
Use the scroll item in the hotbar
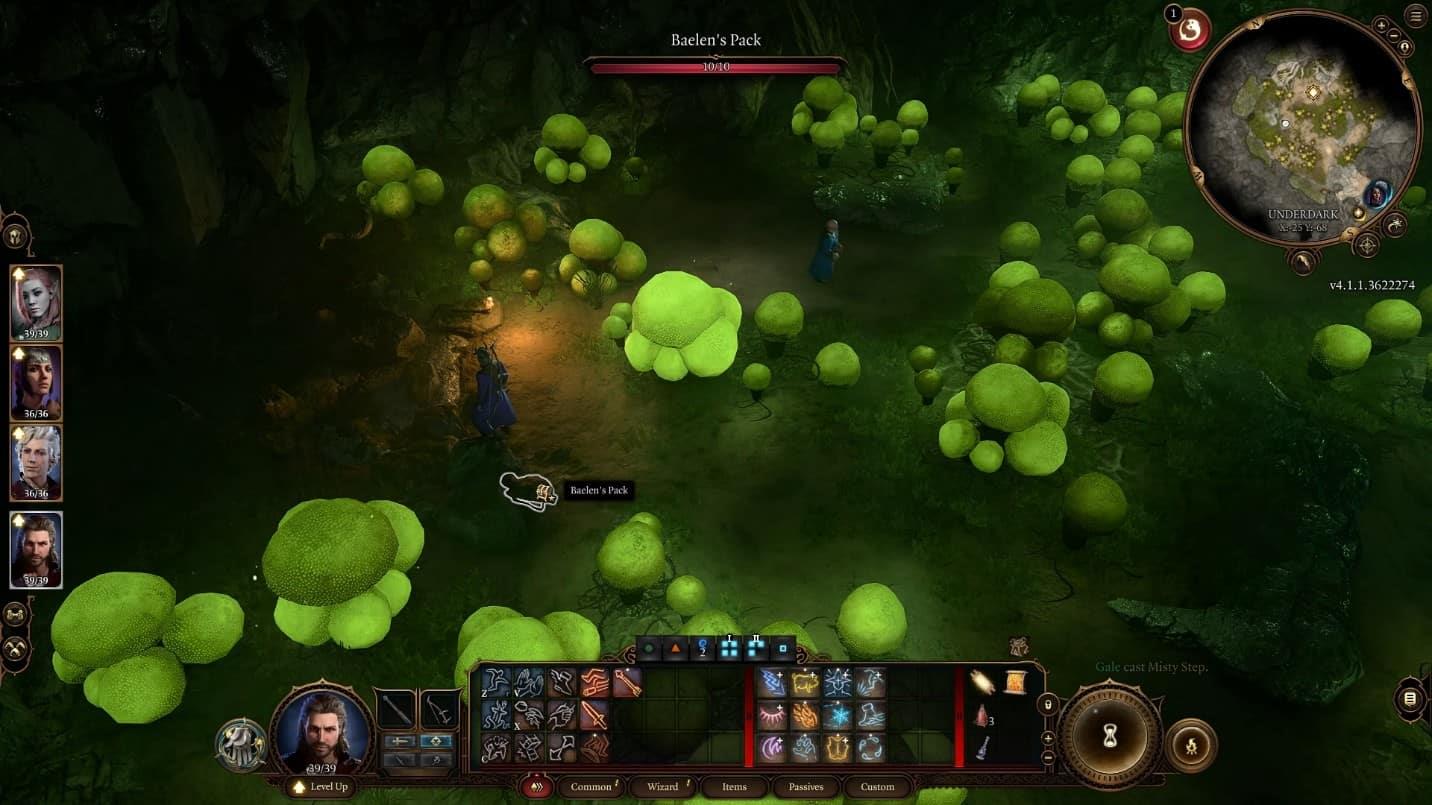point(1014,682)
